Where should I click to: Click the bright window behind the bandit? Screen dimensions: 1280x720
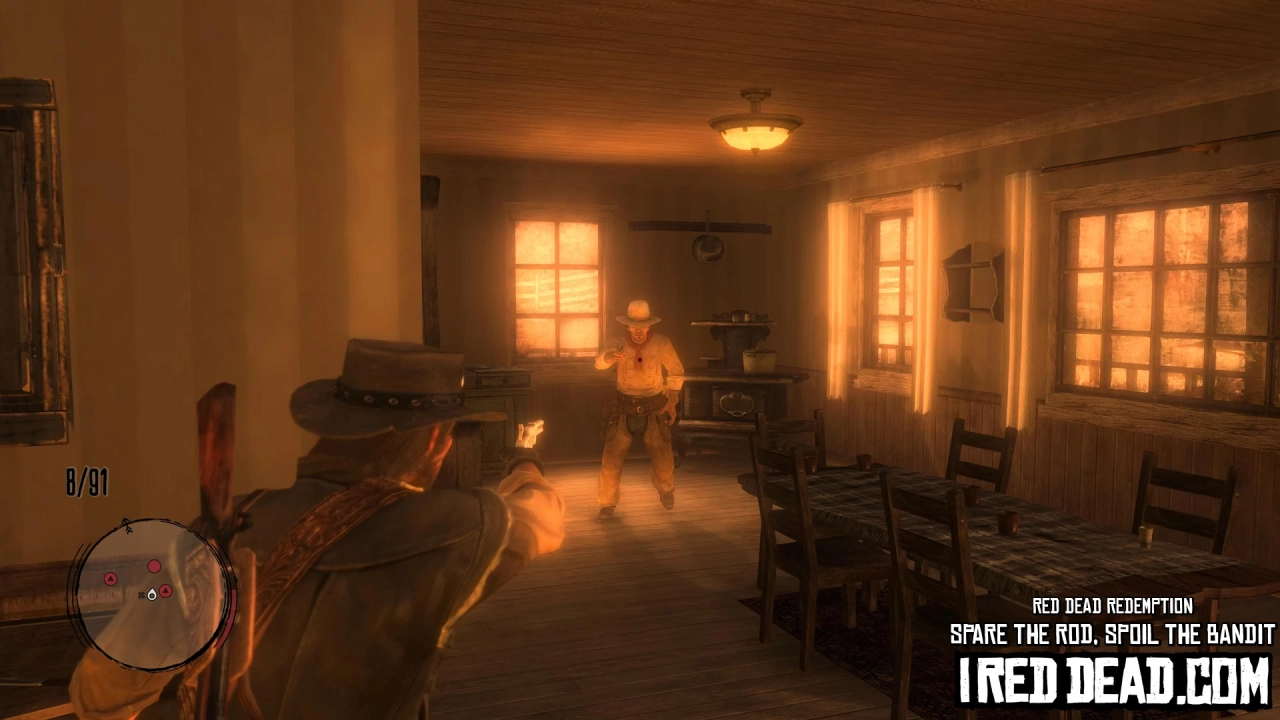coord(555,280)
